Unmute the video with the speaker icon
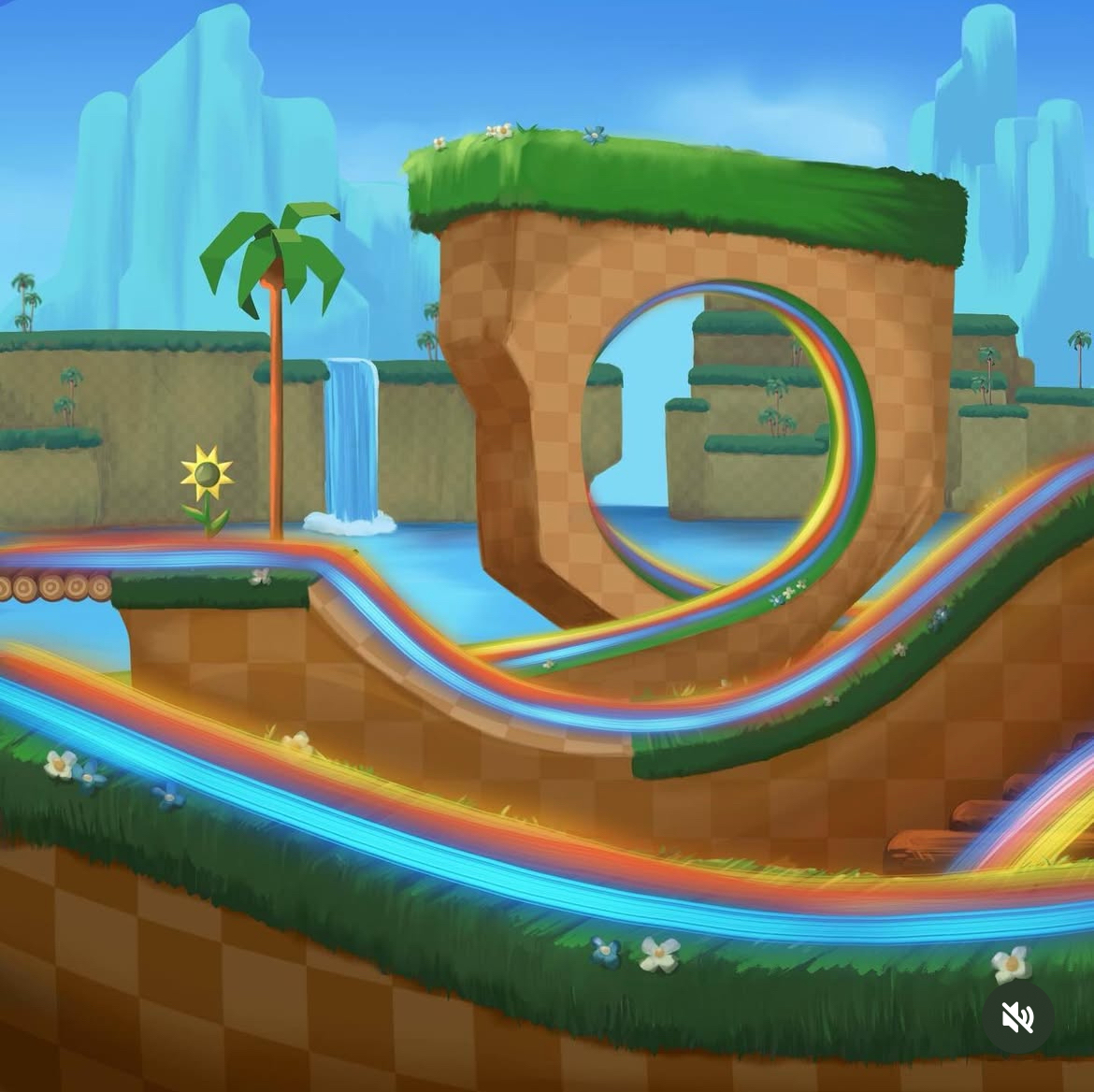Screen dimensions: 1094x1092 (1017, 1017)
